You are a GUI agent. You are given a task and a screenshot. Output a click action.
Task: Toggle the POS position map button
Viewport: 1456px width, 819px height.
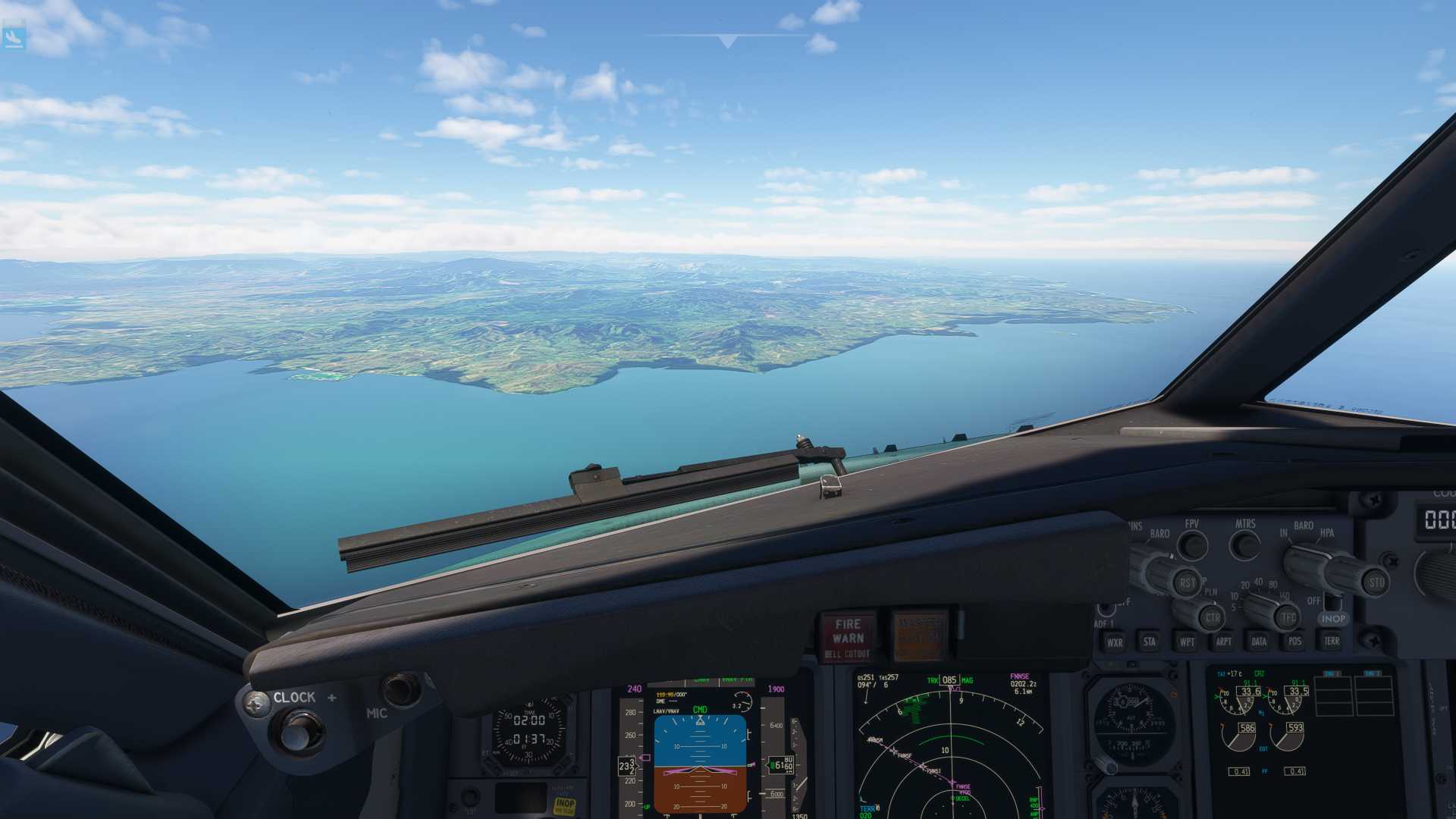pos(1294,642)
